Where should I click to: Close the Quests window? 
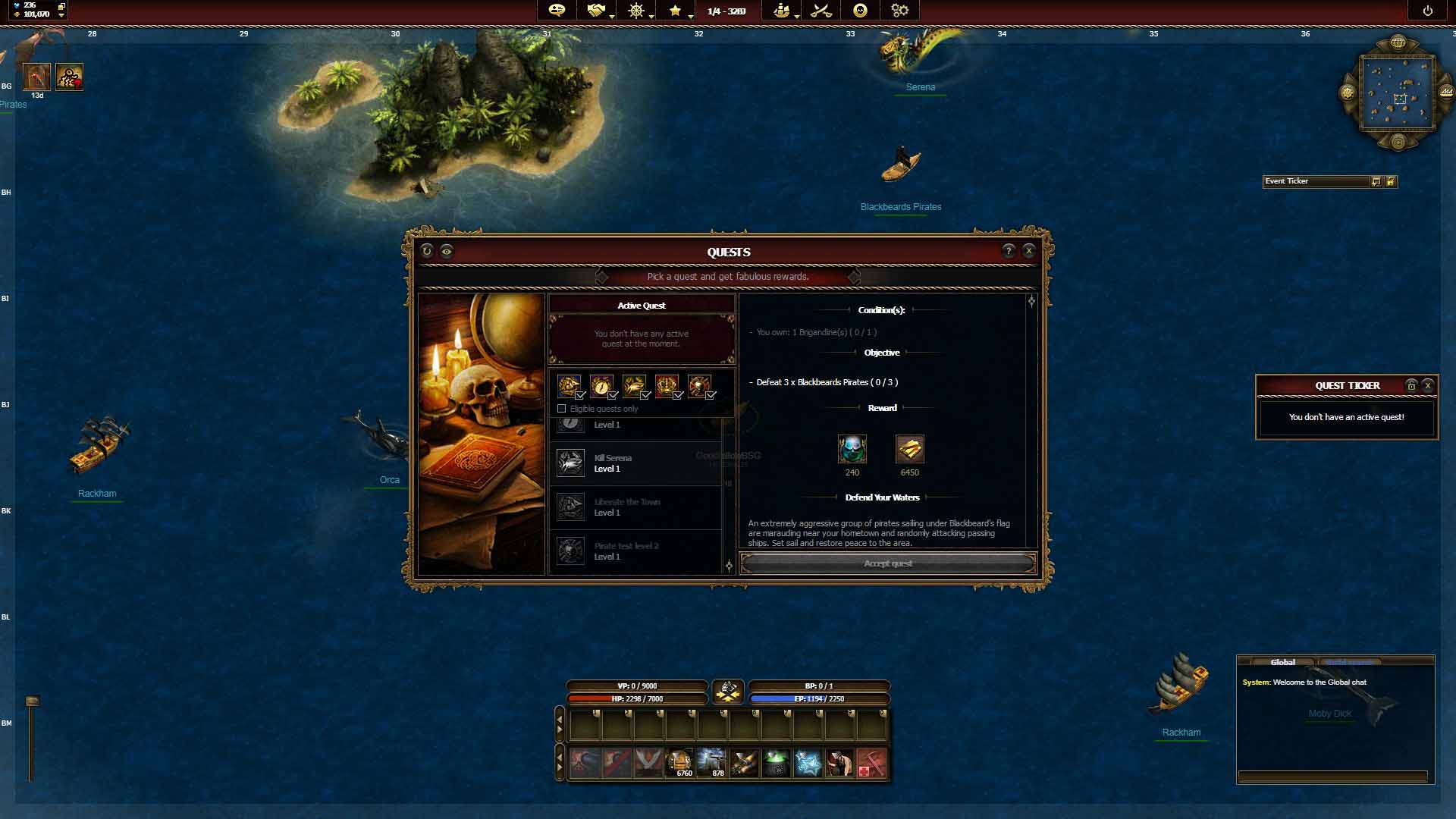tap(1028, 251)
